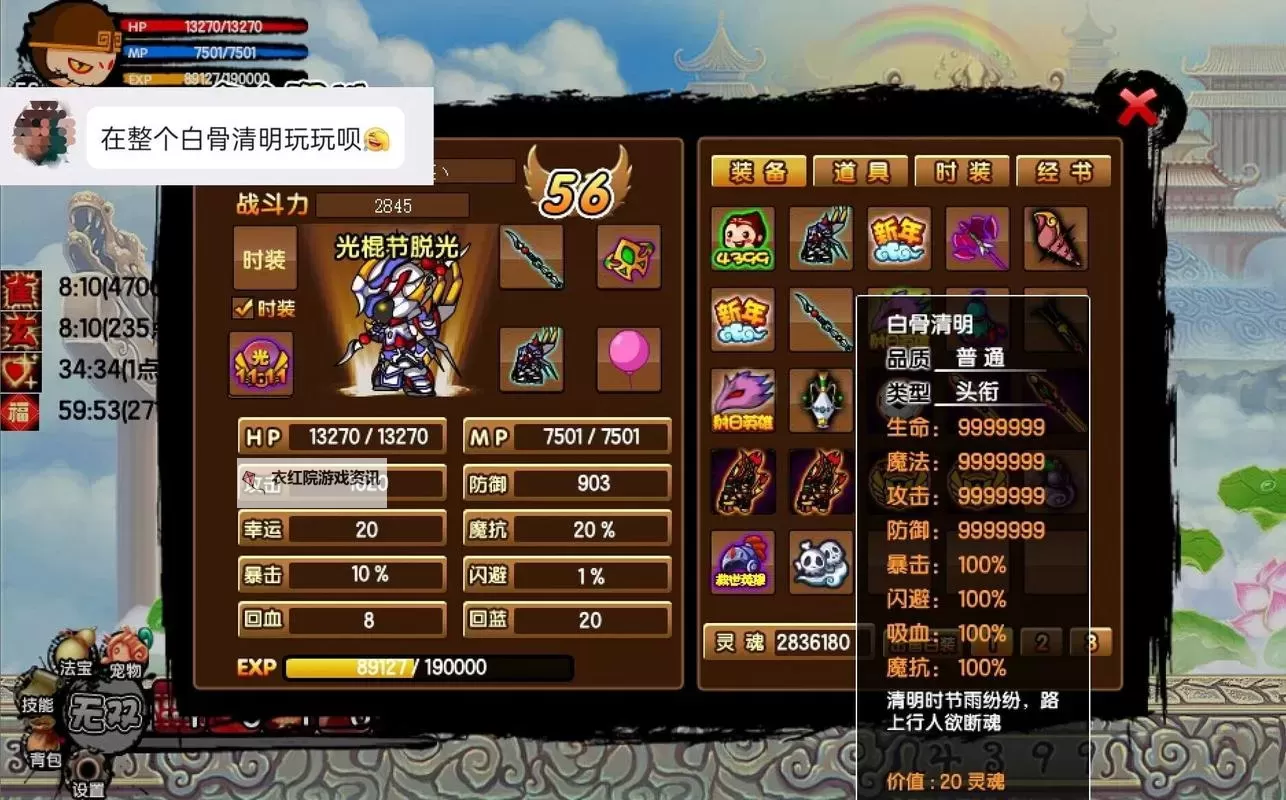Select the 4399 monkey head item

click(x=742, y=240)
